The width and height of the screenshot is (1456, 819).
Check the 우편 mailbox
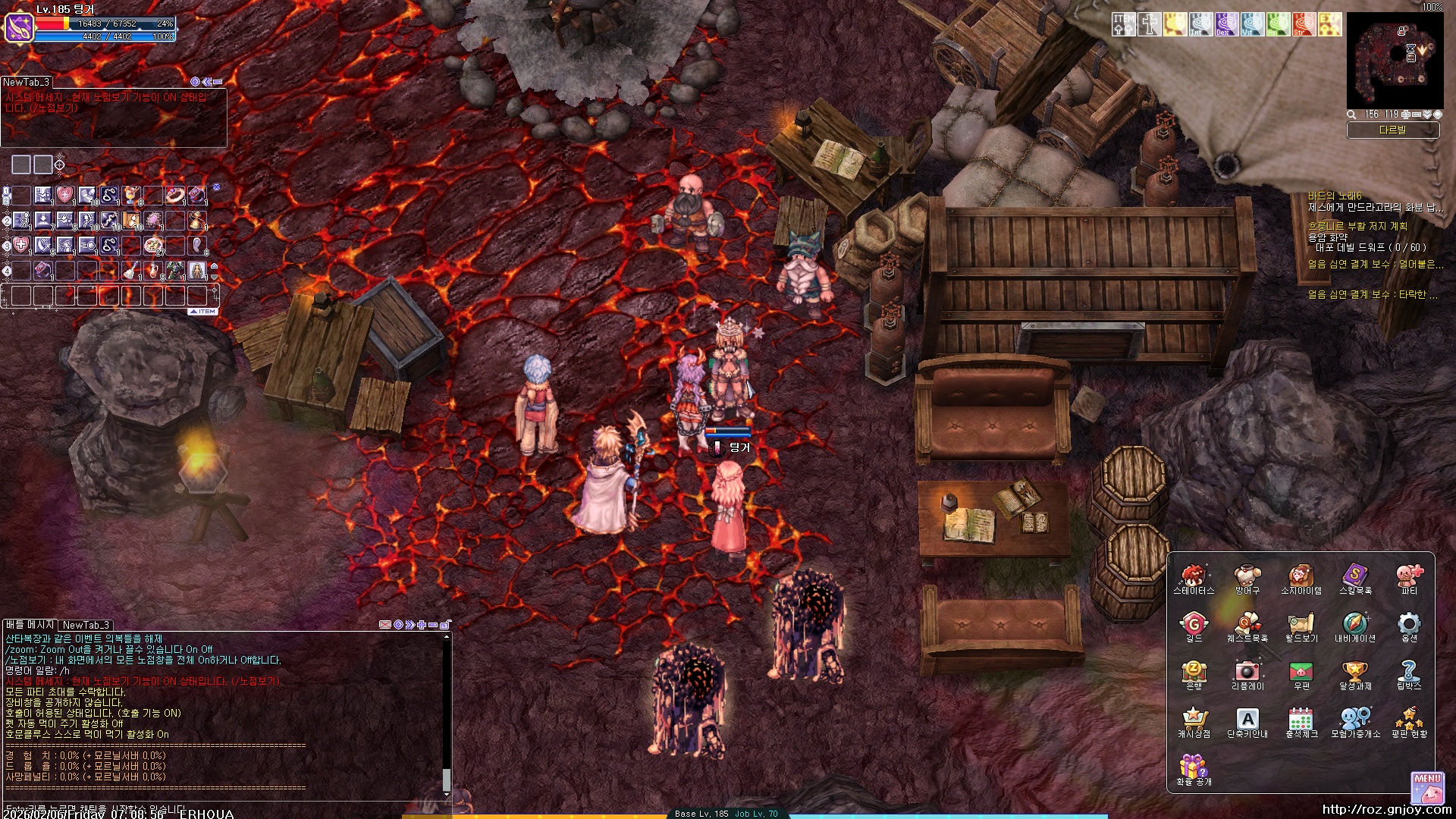(1301, 673)
